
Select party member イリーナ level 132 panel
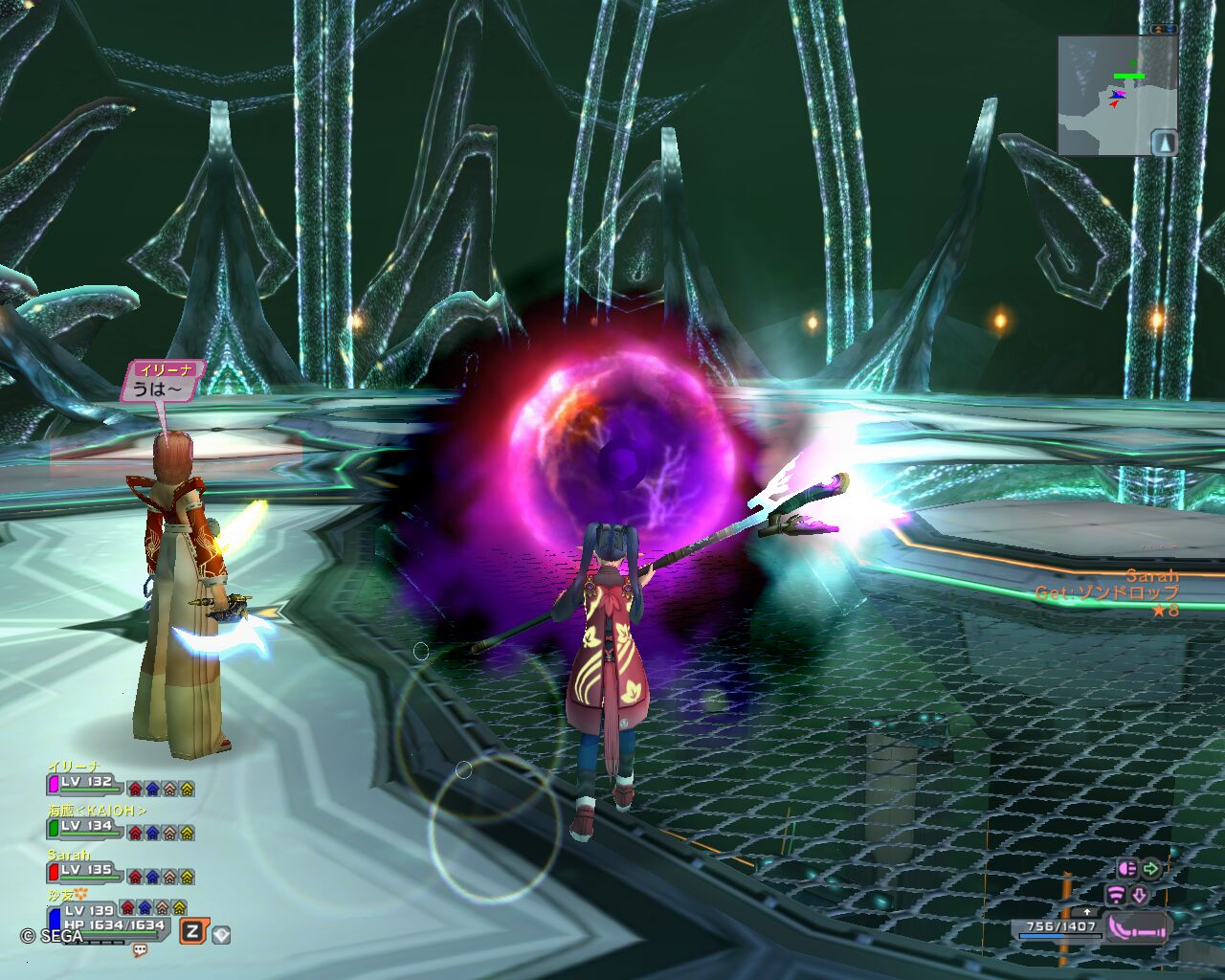(86, 785)
